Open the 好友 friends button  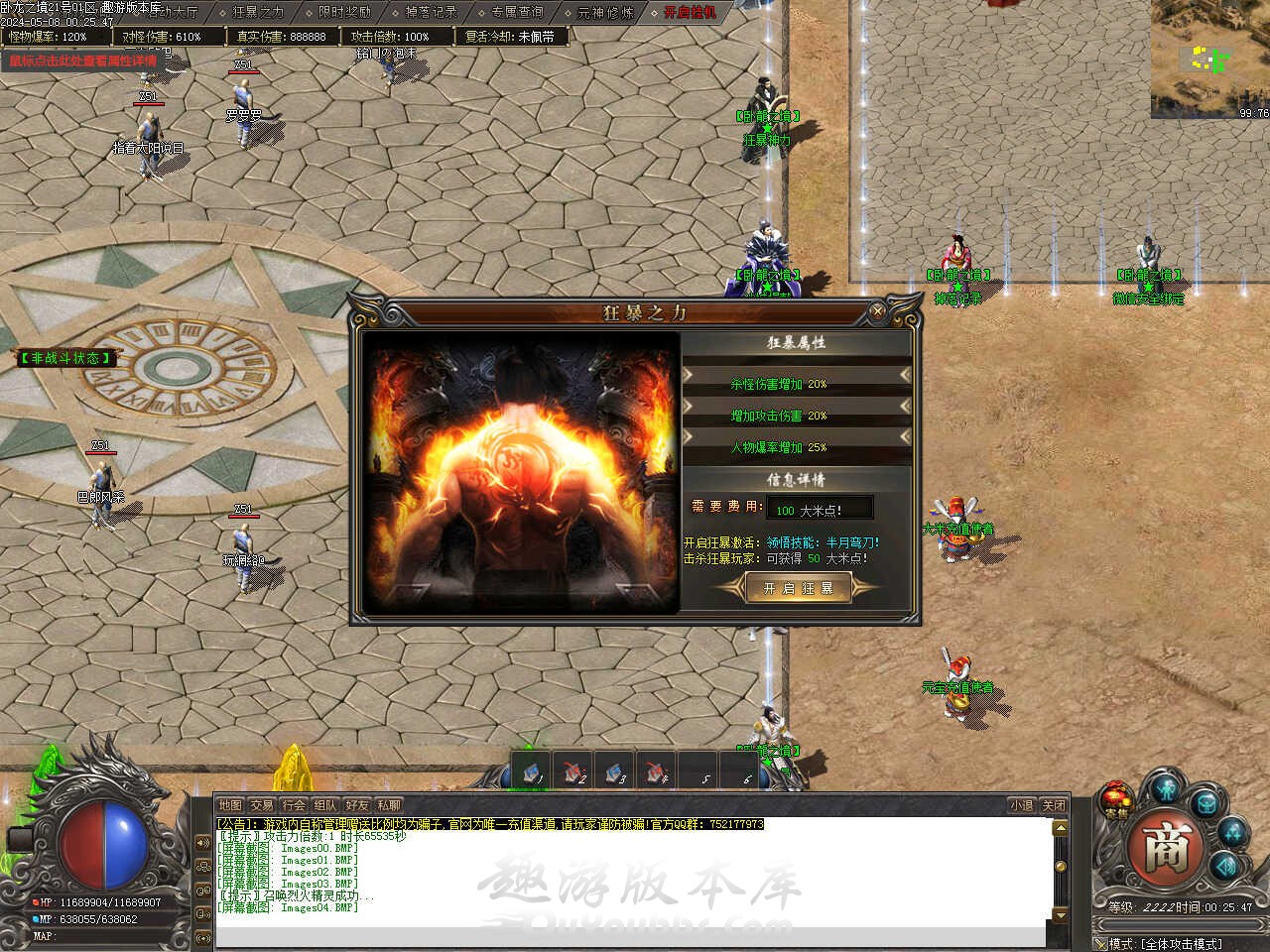tap(357, 805)
